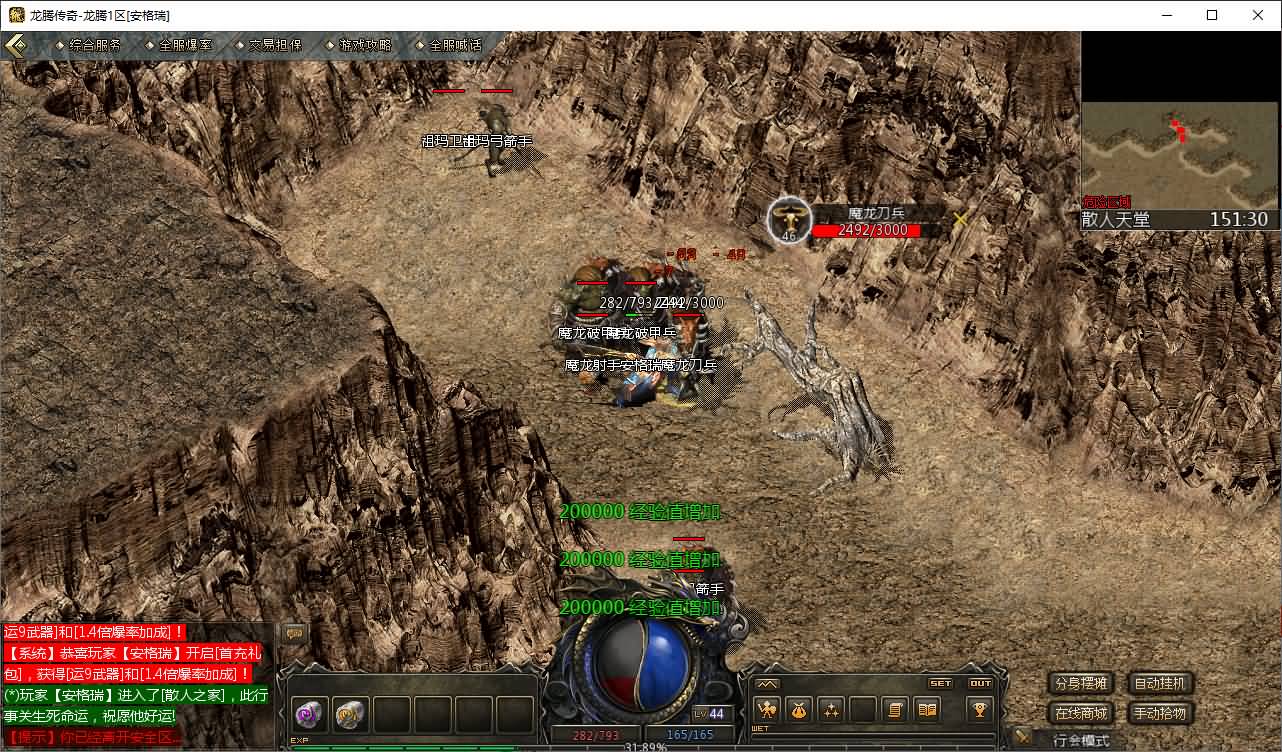This screenshot has width=1282, height=752.
Task: Open the trophy ranking icon
Action: coord(980,709)
